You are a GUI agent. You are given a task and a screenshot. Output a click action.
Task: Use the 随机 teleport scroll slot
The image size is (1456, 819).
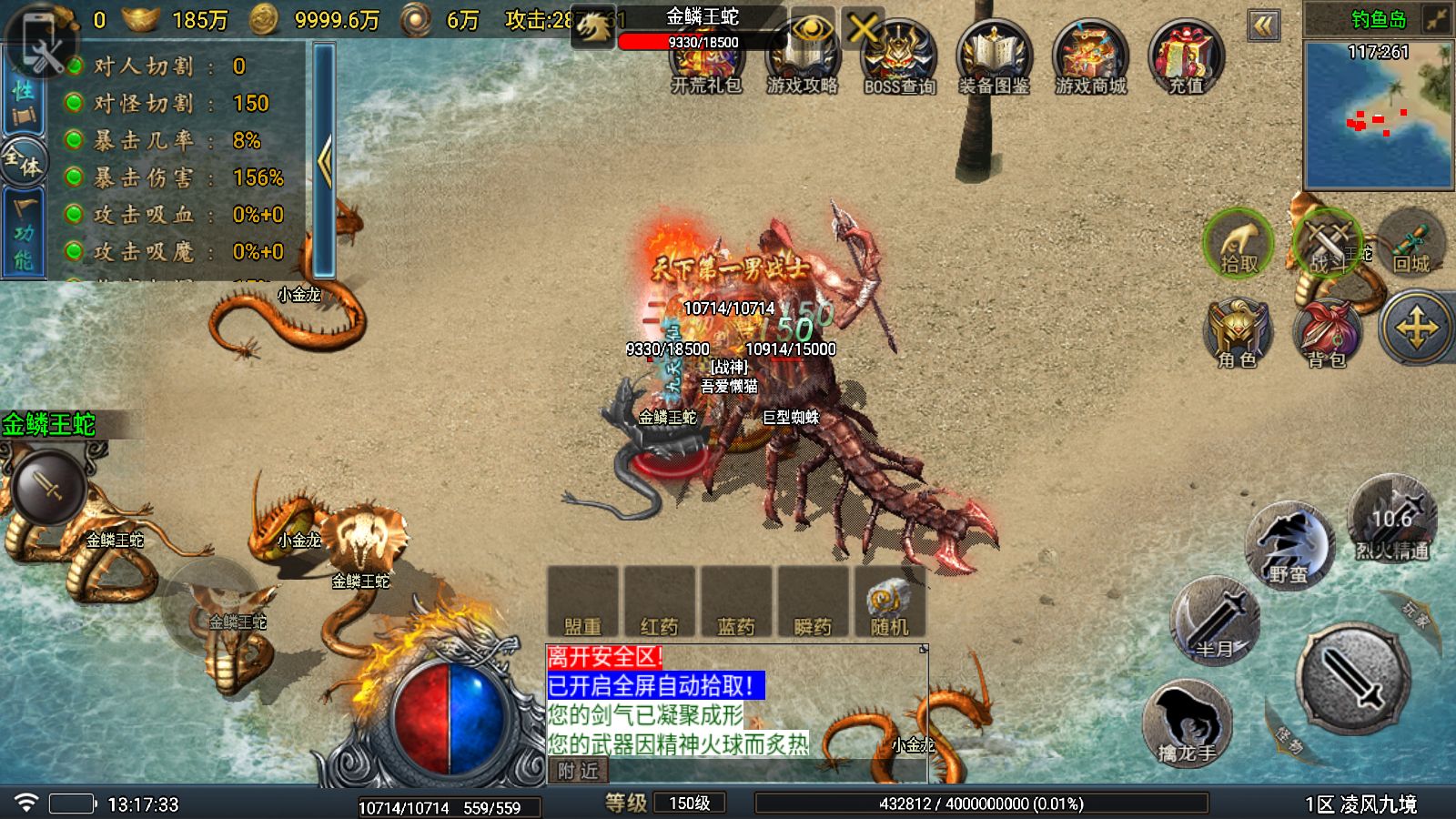click(889, 602)
